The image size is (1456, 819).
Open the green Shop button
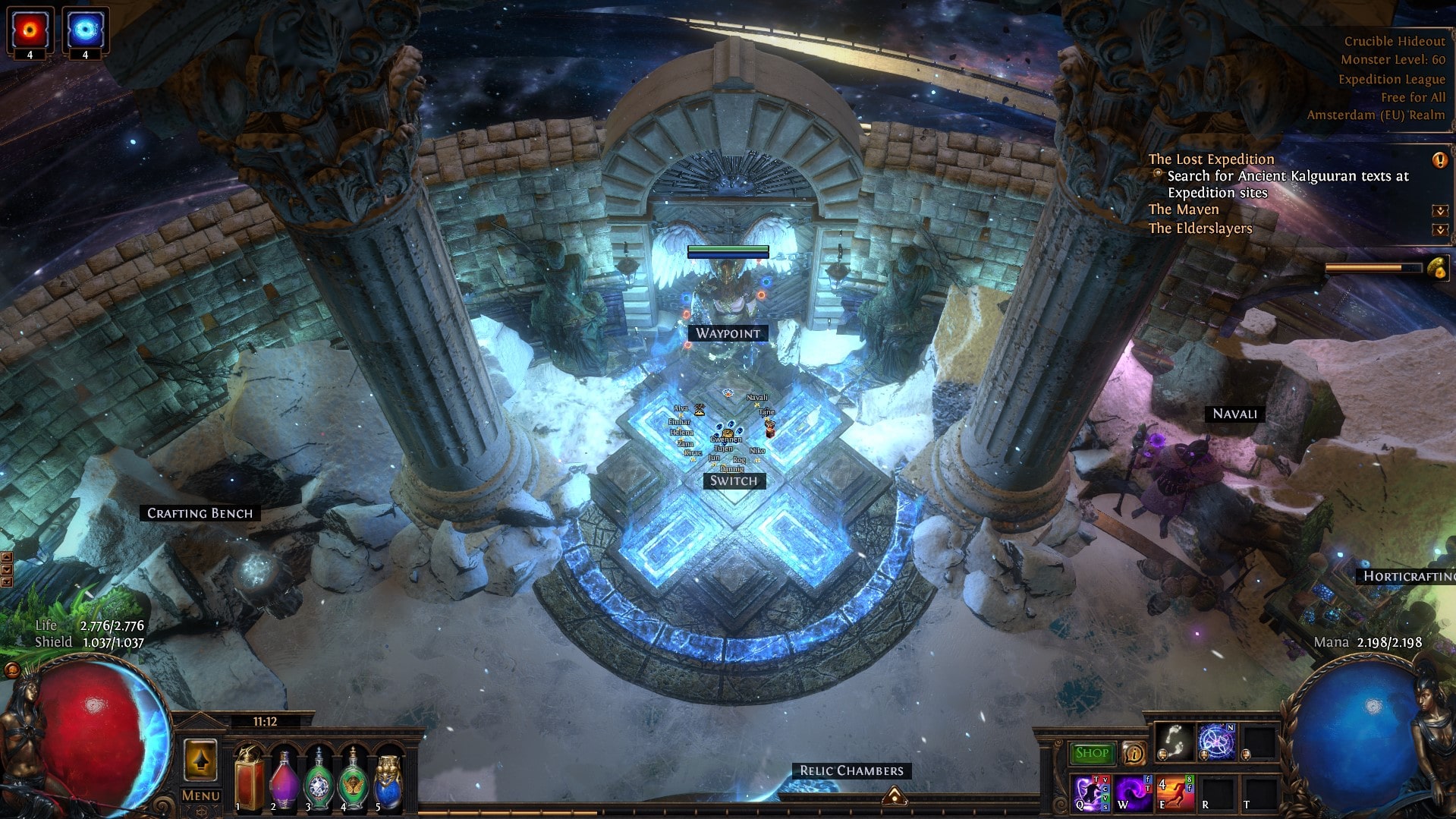coord(1093,753)
